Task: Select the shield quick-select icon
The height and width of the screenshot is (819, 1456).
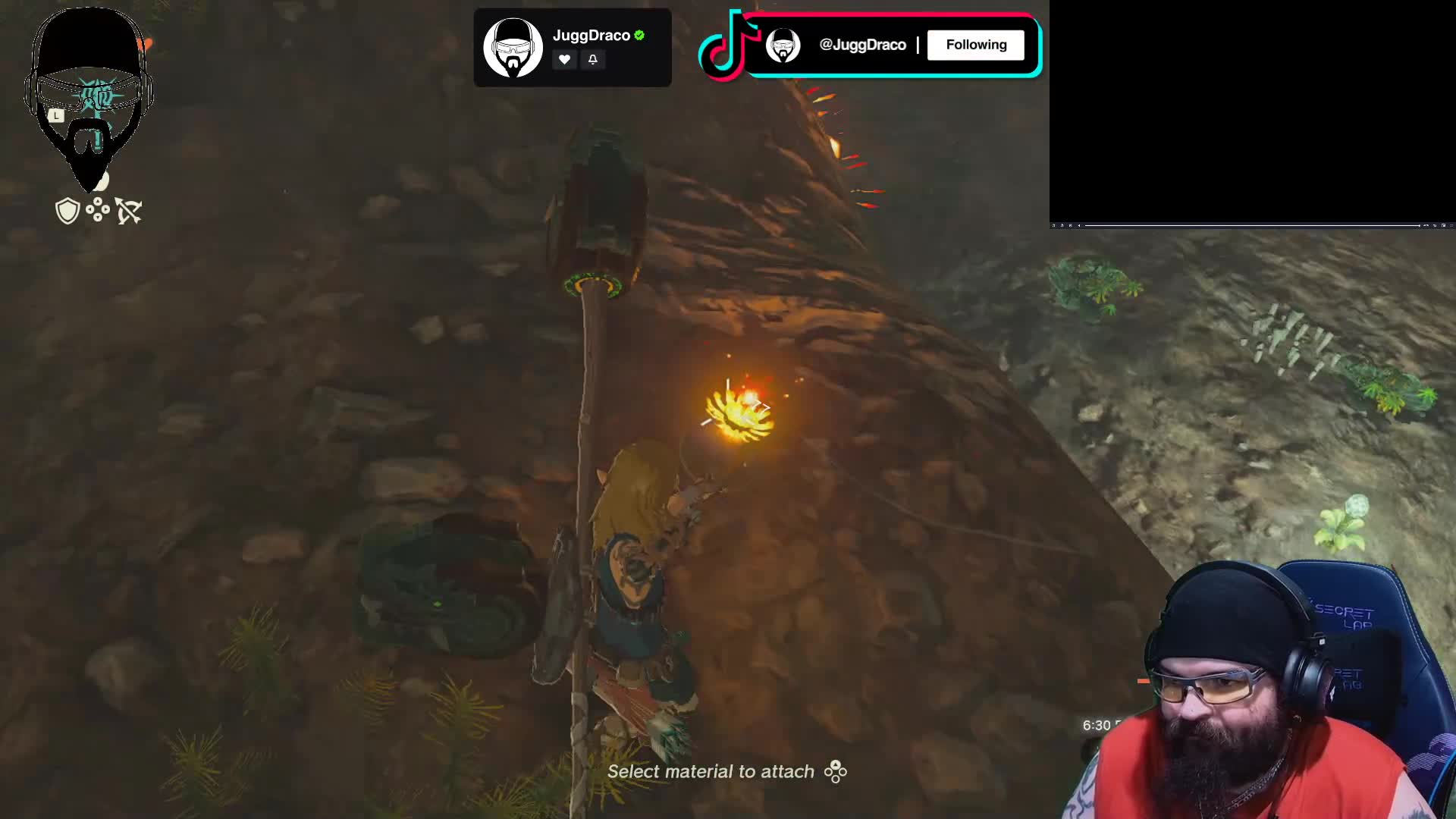Action: point(67,211)
